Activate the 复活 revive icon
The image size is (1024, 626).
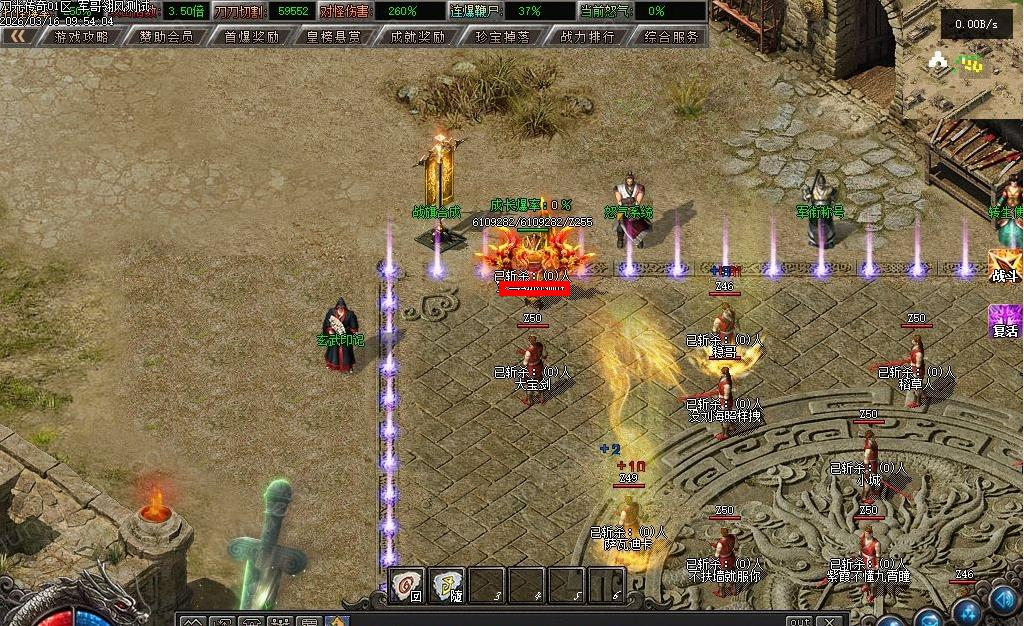click(x=1004, y=322)
